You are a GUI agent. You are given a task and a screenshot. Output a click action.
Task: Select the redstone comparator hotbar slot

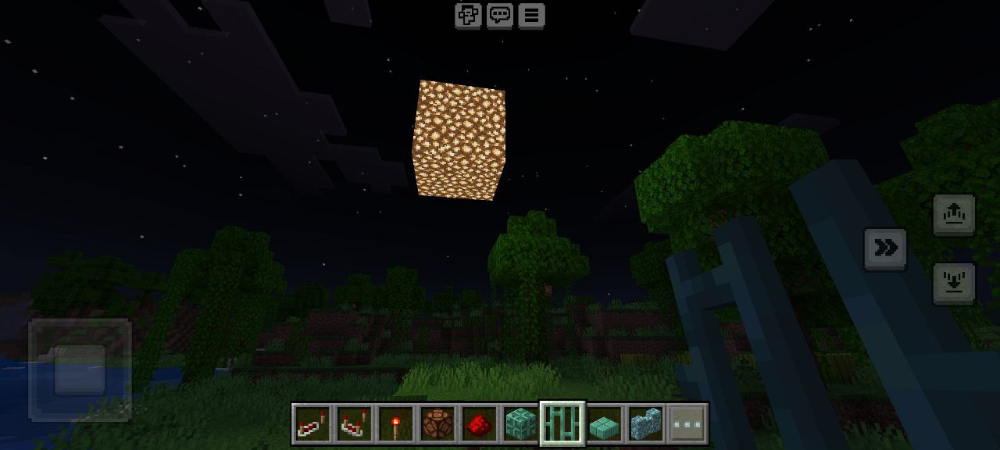[353, 424]
